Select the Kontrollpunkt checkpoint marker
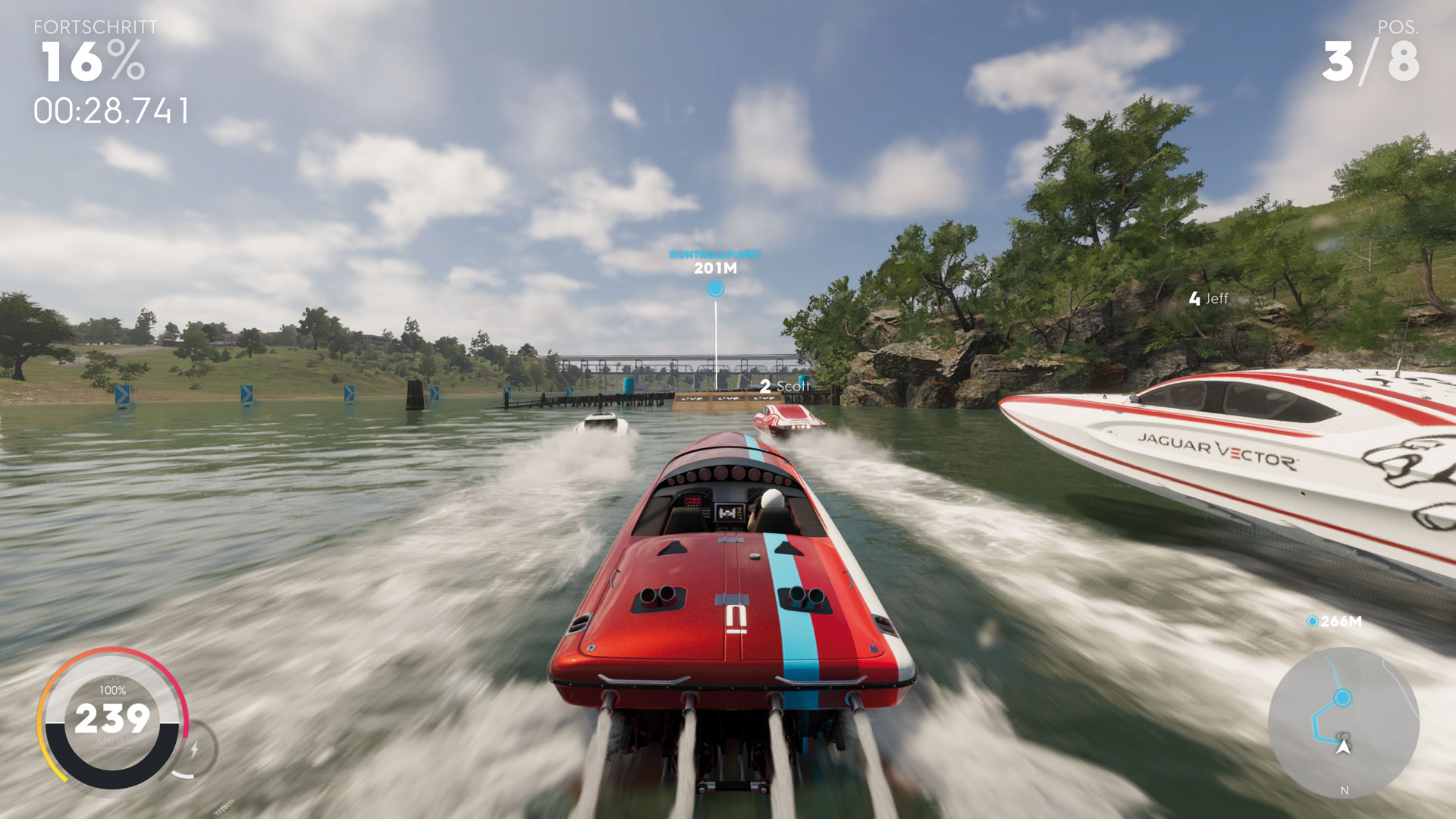Viewport: 1456px width, 819px height. pyautogui.click(x=715, y=288)
